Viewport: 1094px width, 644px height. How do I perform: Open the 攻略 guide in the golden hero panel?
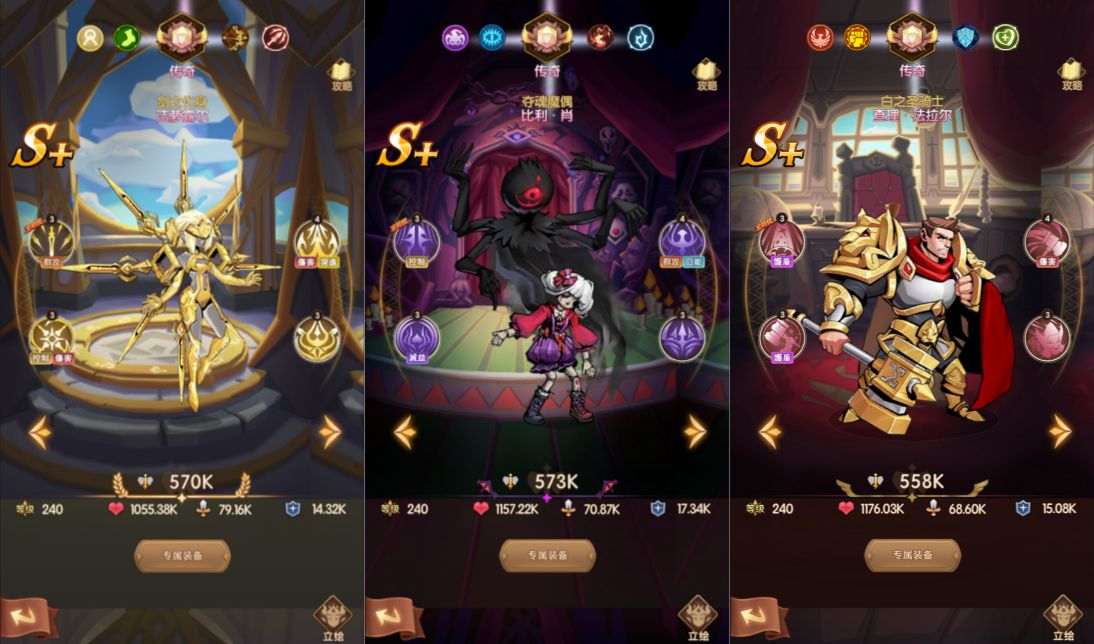click(x=342, y=73)
